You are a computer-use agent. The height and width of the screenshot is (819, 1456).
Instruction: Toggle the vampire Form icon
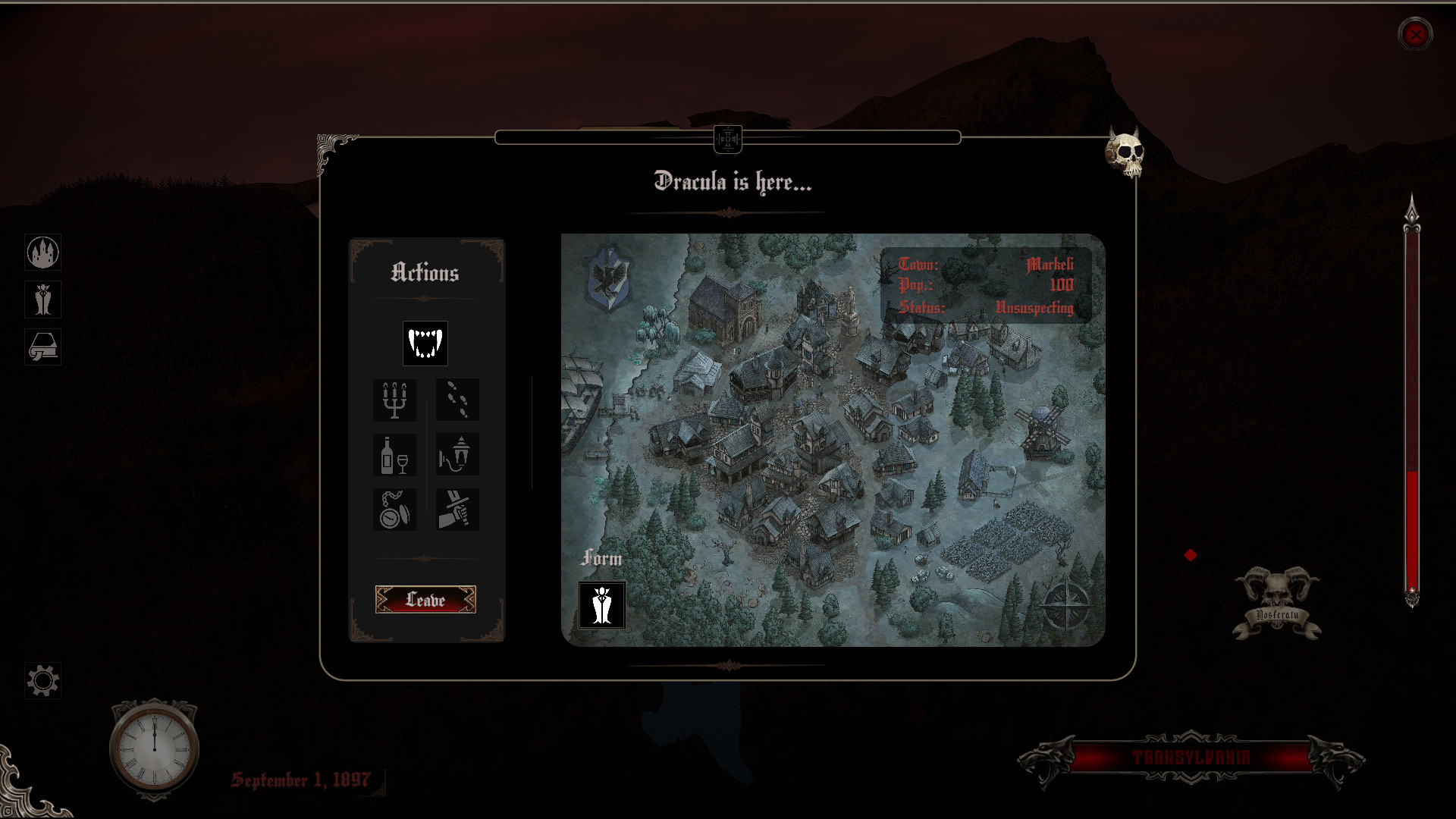click(601, 607)
